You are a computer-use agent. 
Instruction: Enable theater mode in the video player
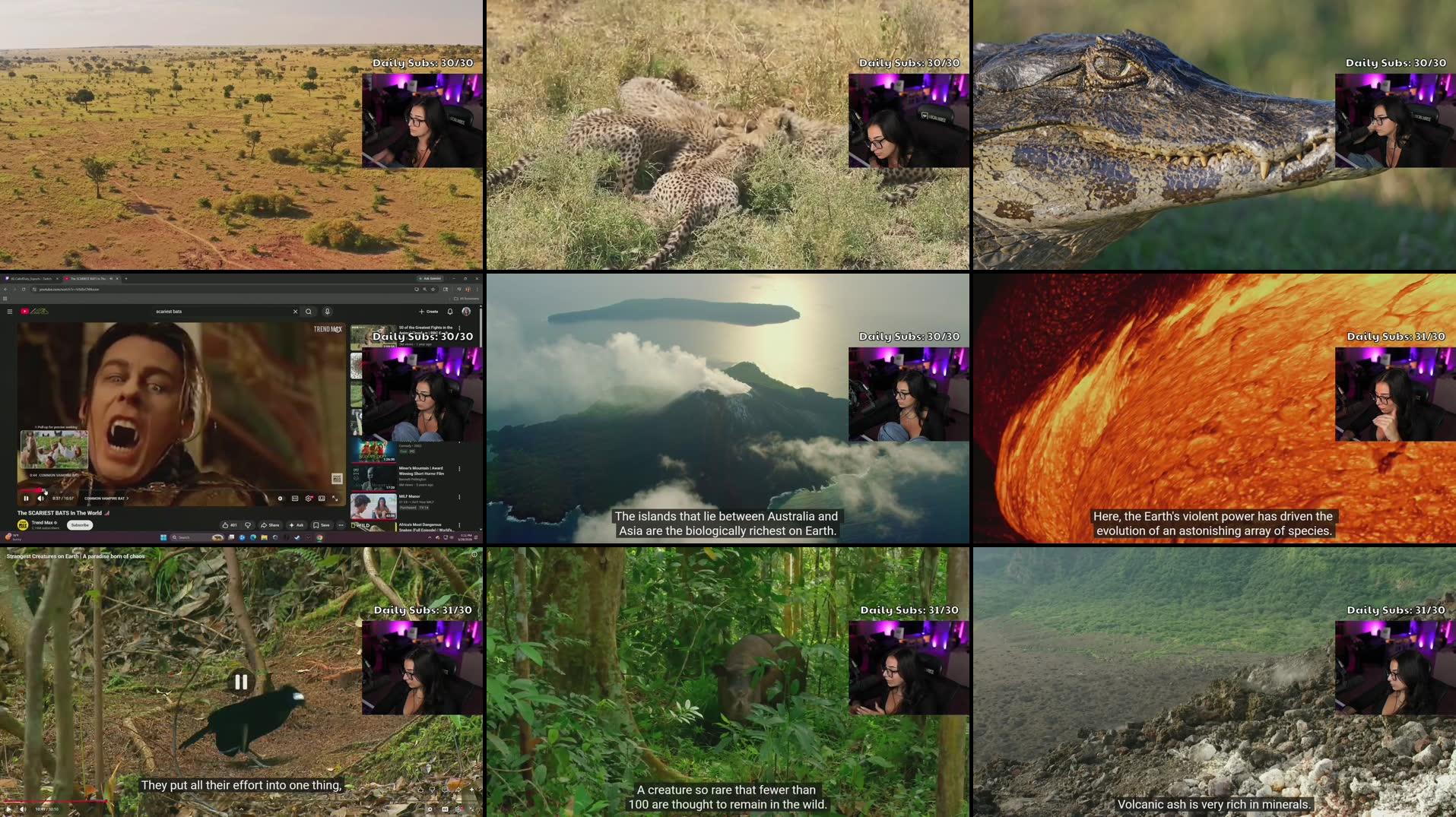(327, 499)
